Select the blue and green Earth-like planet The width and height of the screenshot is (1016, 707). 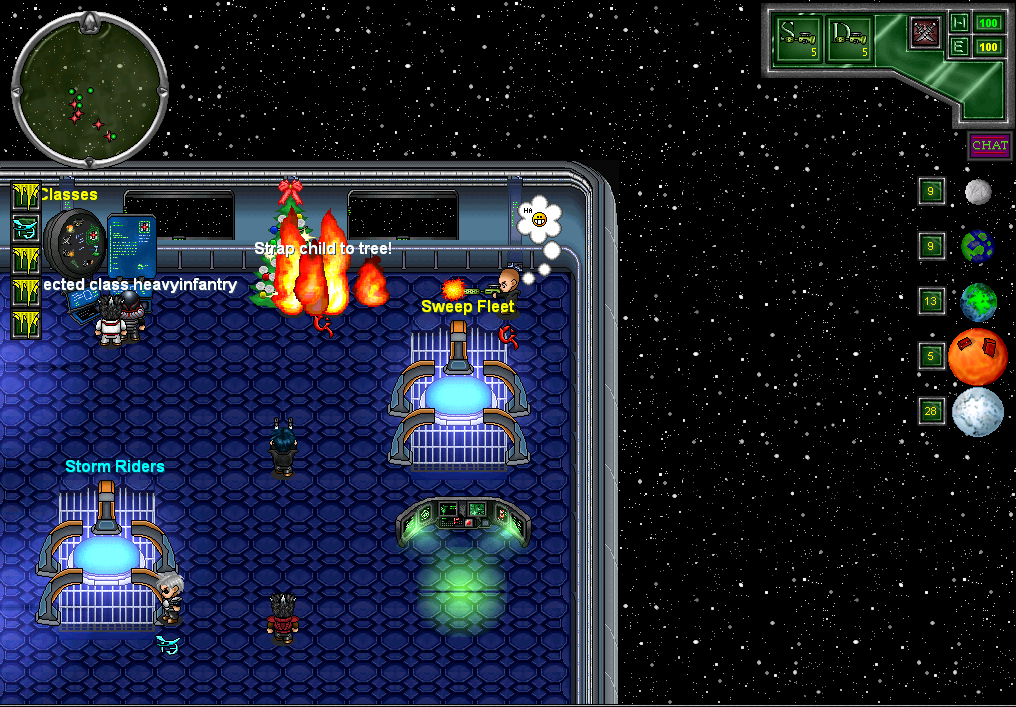[x=977, y=246]
